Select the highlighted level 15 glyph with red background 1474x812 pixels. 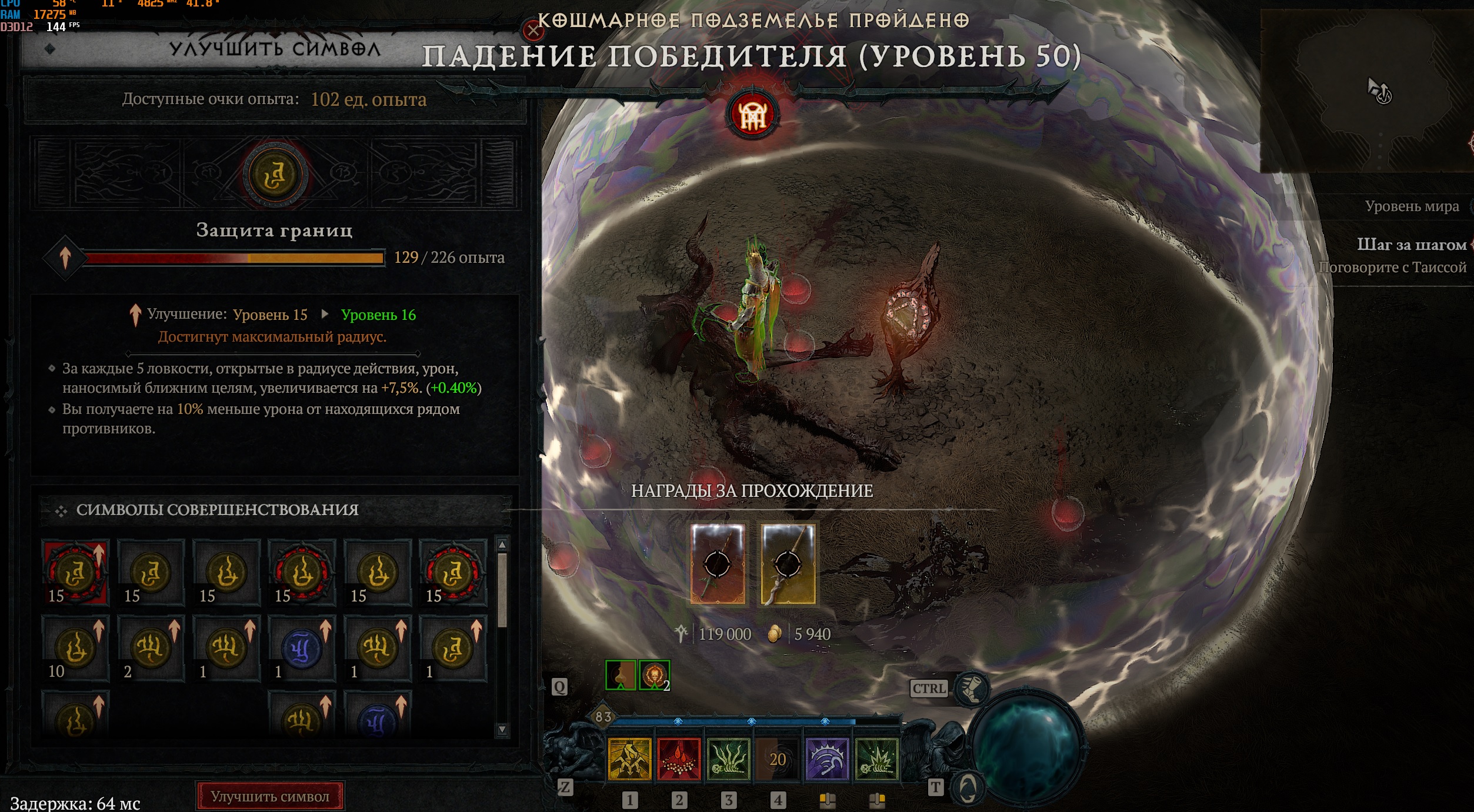point(75,573)
